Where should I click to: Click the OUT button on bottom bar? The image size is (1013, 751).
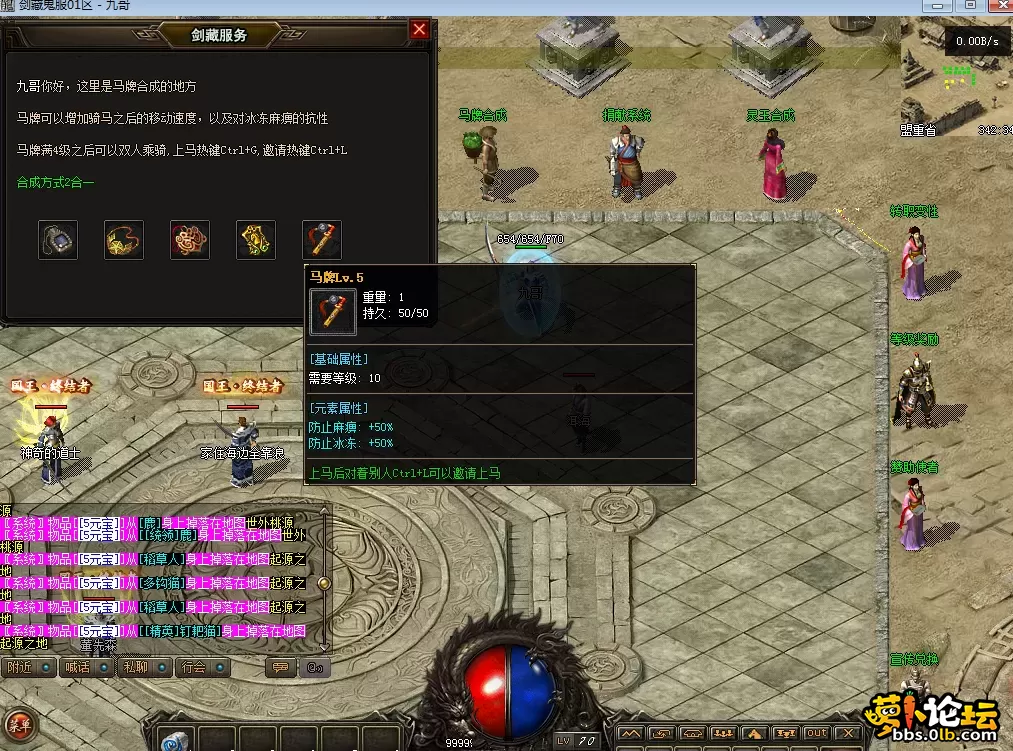click(x=818, y=734)
